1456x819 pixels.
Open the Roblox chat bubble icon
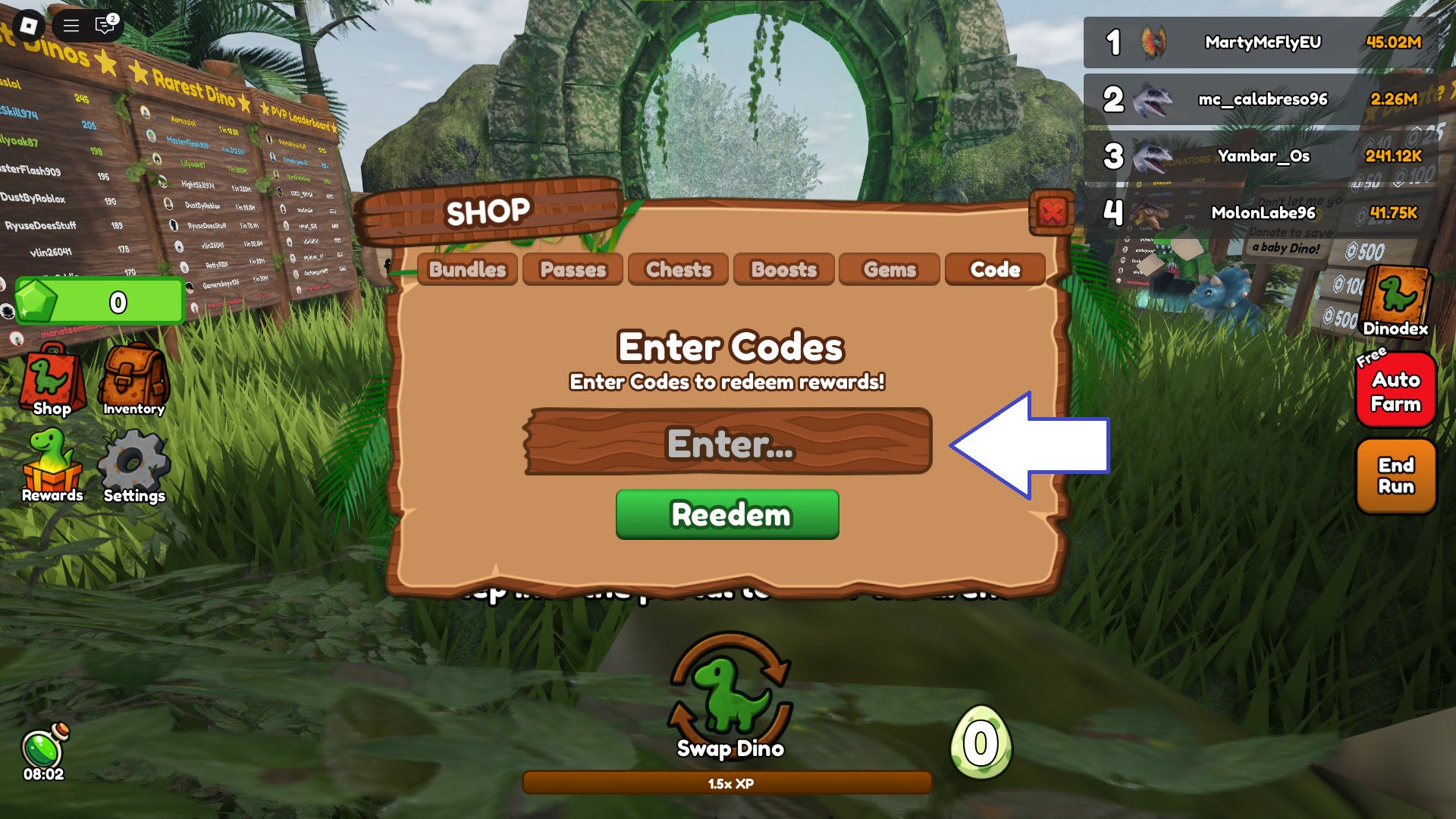point(101,24)
